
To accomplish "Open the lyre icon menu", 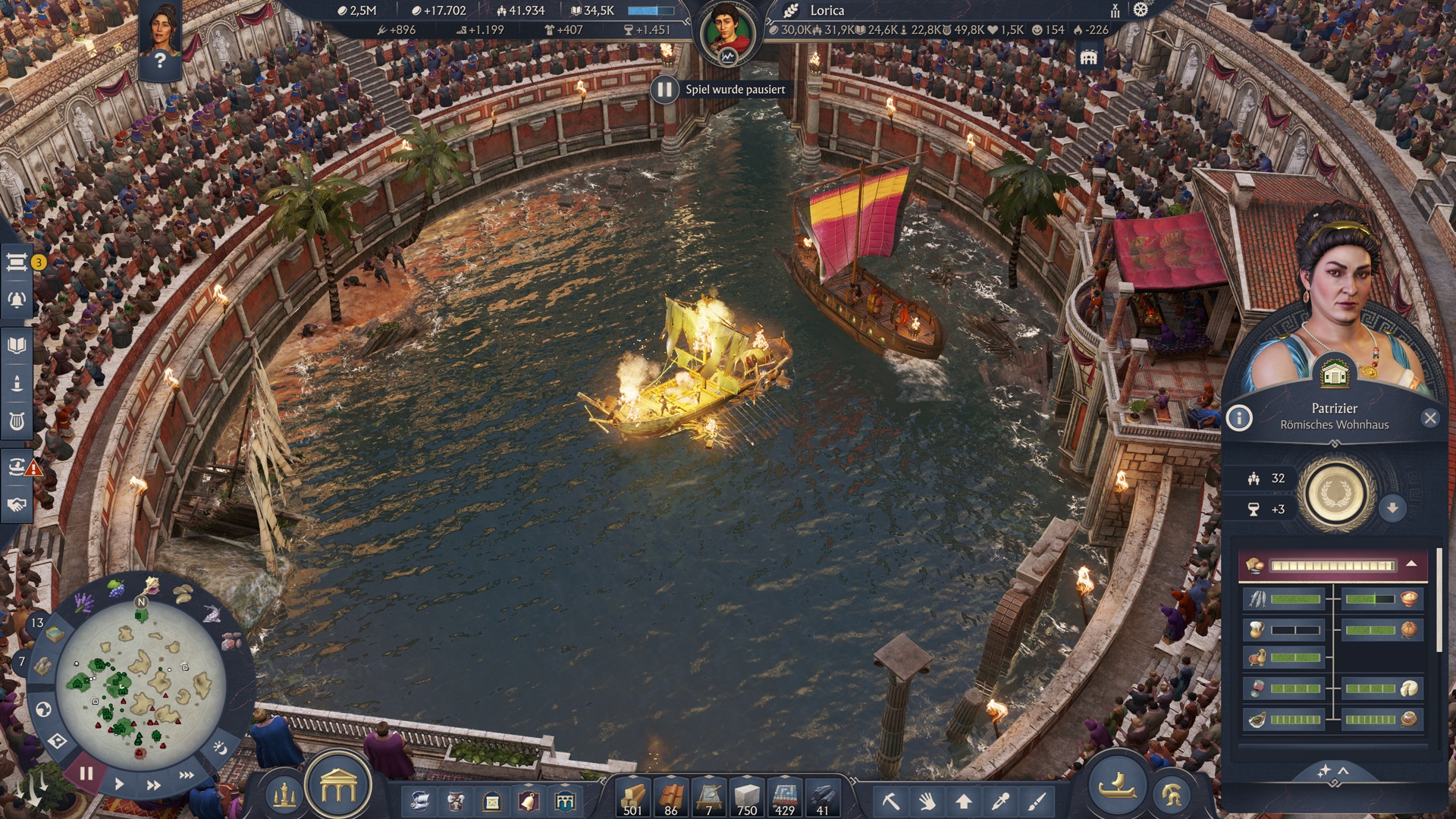I will pos(17,421).
